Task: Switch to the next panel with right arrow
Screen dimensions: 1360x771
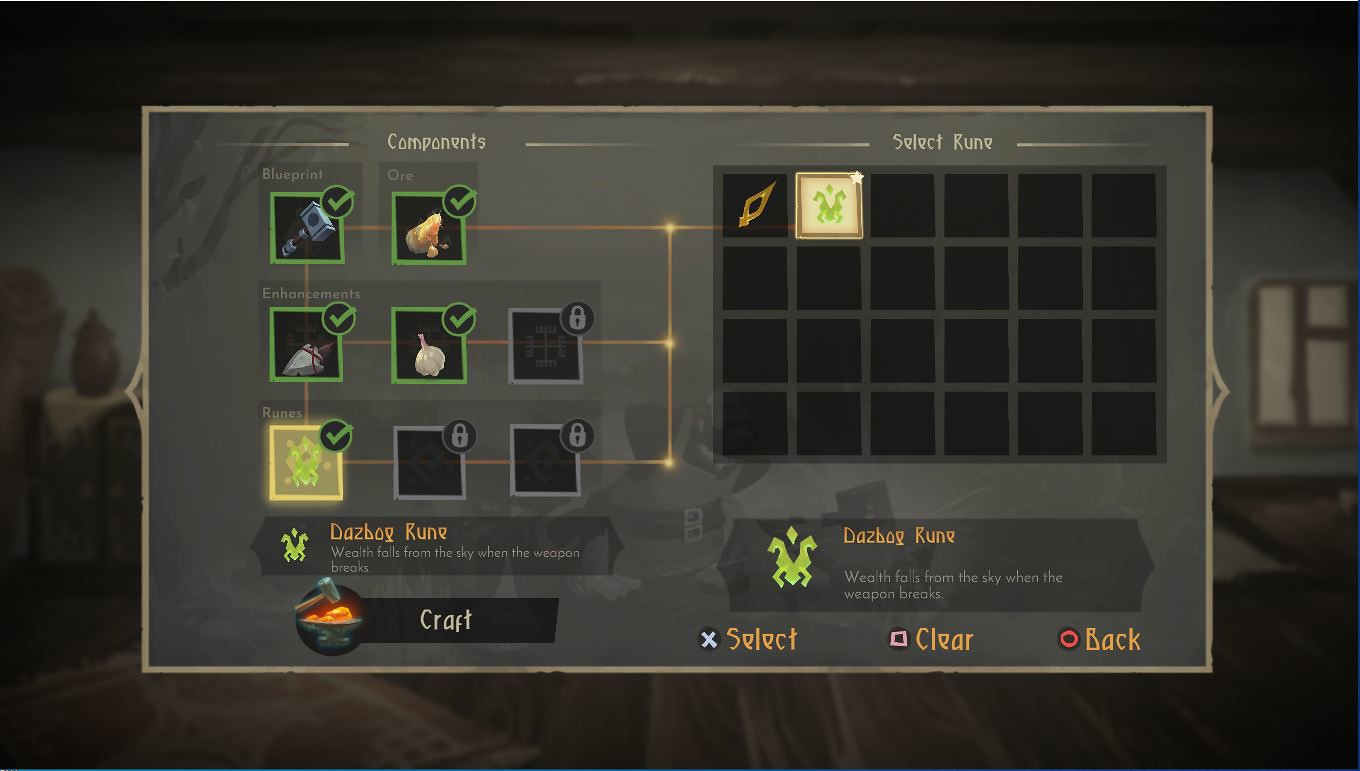Action: coord(1219,388)
